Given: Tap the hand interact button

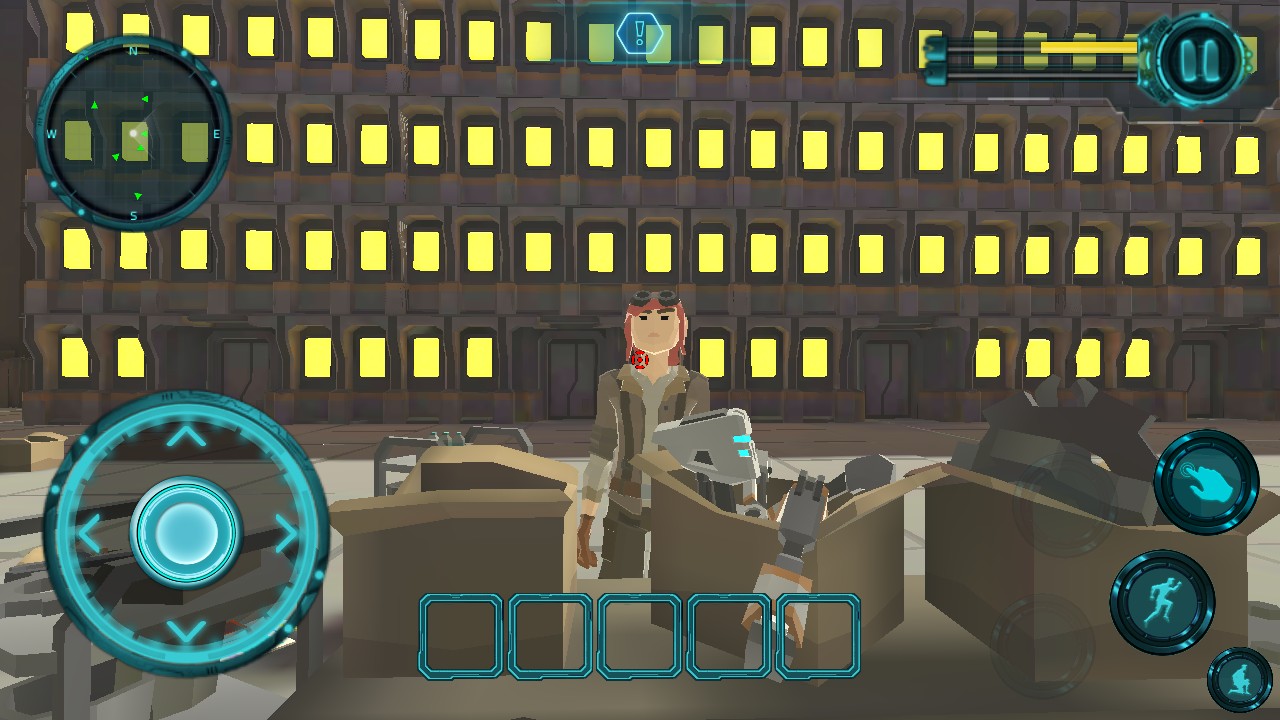Looking at the screenshot, I should tap(1205, 484).
